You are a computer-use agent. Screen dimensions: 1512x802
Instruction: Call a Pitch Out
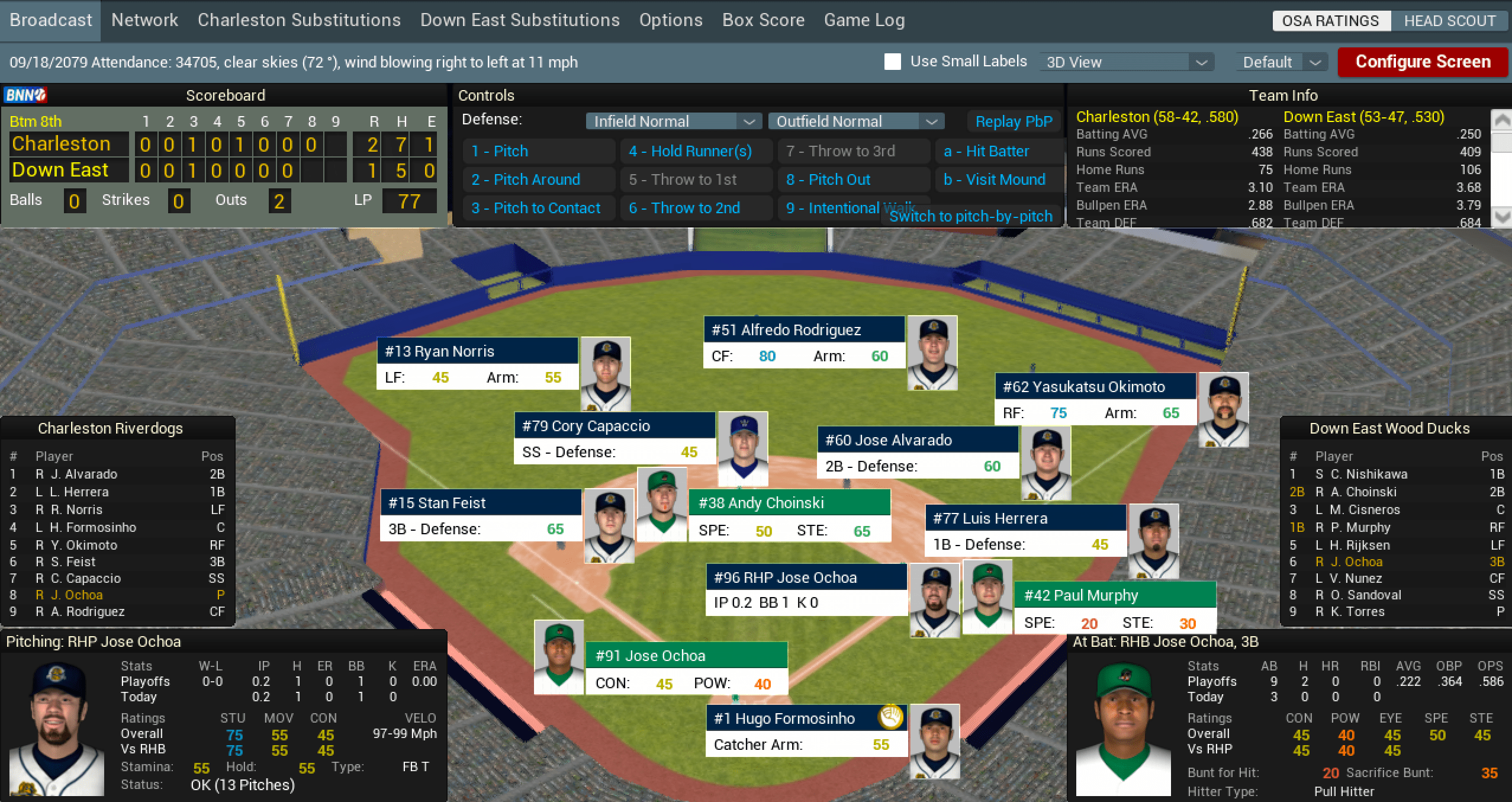(828, 179)
